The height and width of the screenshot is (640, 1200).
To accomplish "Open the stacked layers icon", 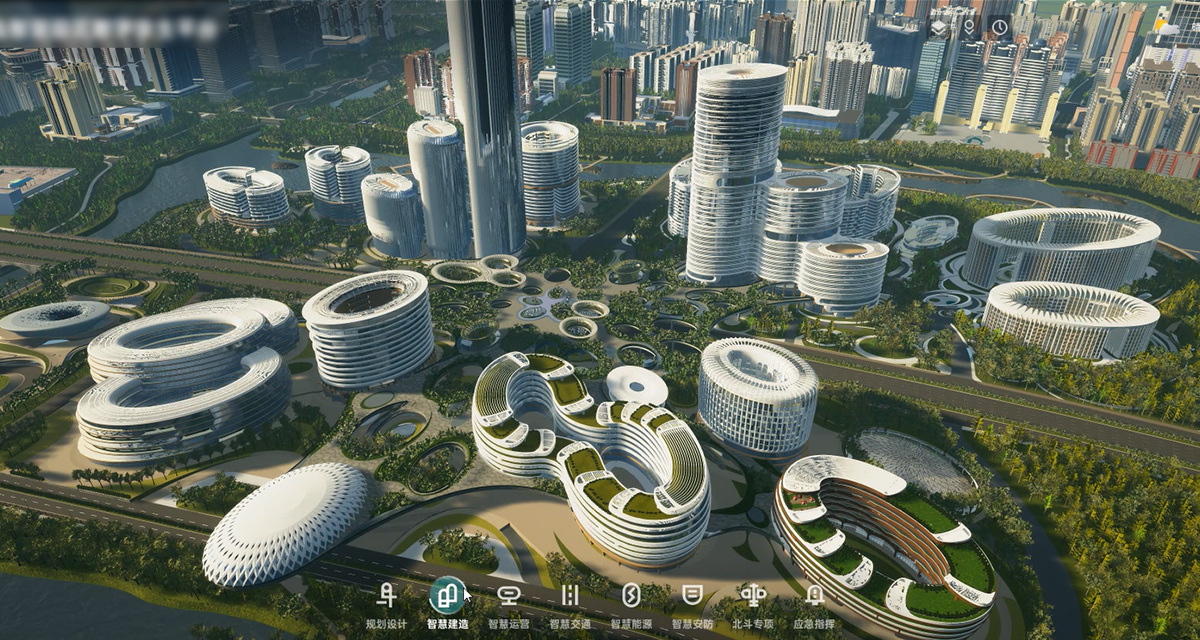I will 938,27.
